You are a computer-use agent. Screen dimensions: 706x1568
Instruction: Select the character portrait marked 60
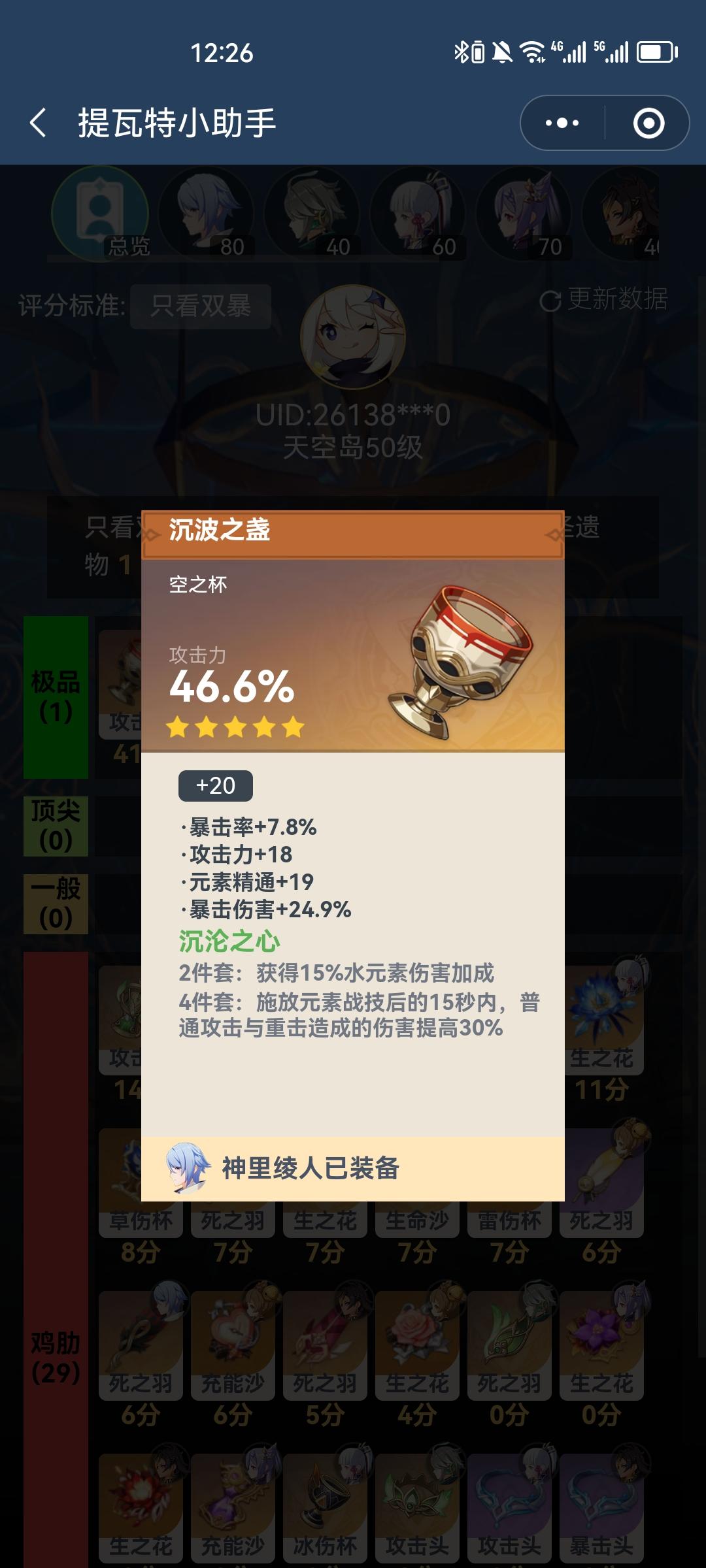click(x=418, y=214)
